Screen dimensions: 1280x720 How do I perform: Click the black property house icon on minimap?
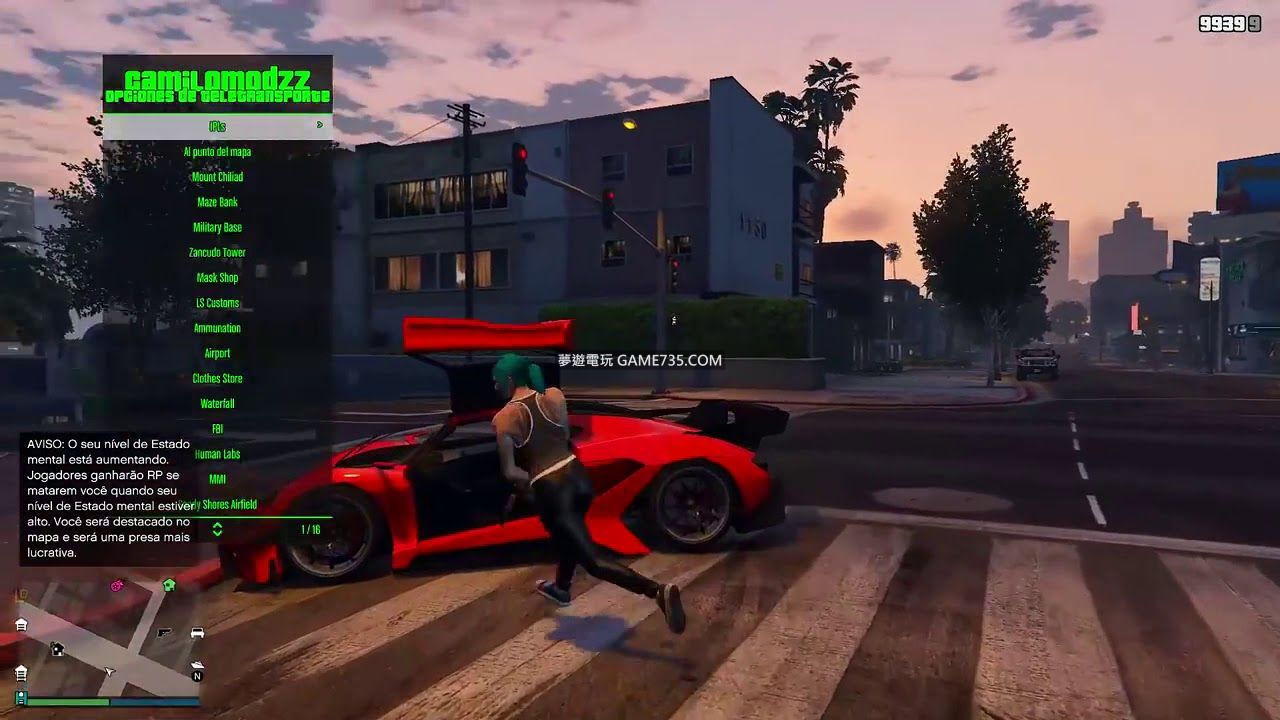57,649
